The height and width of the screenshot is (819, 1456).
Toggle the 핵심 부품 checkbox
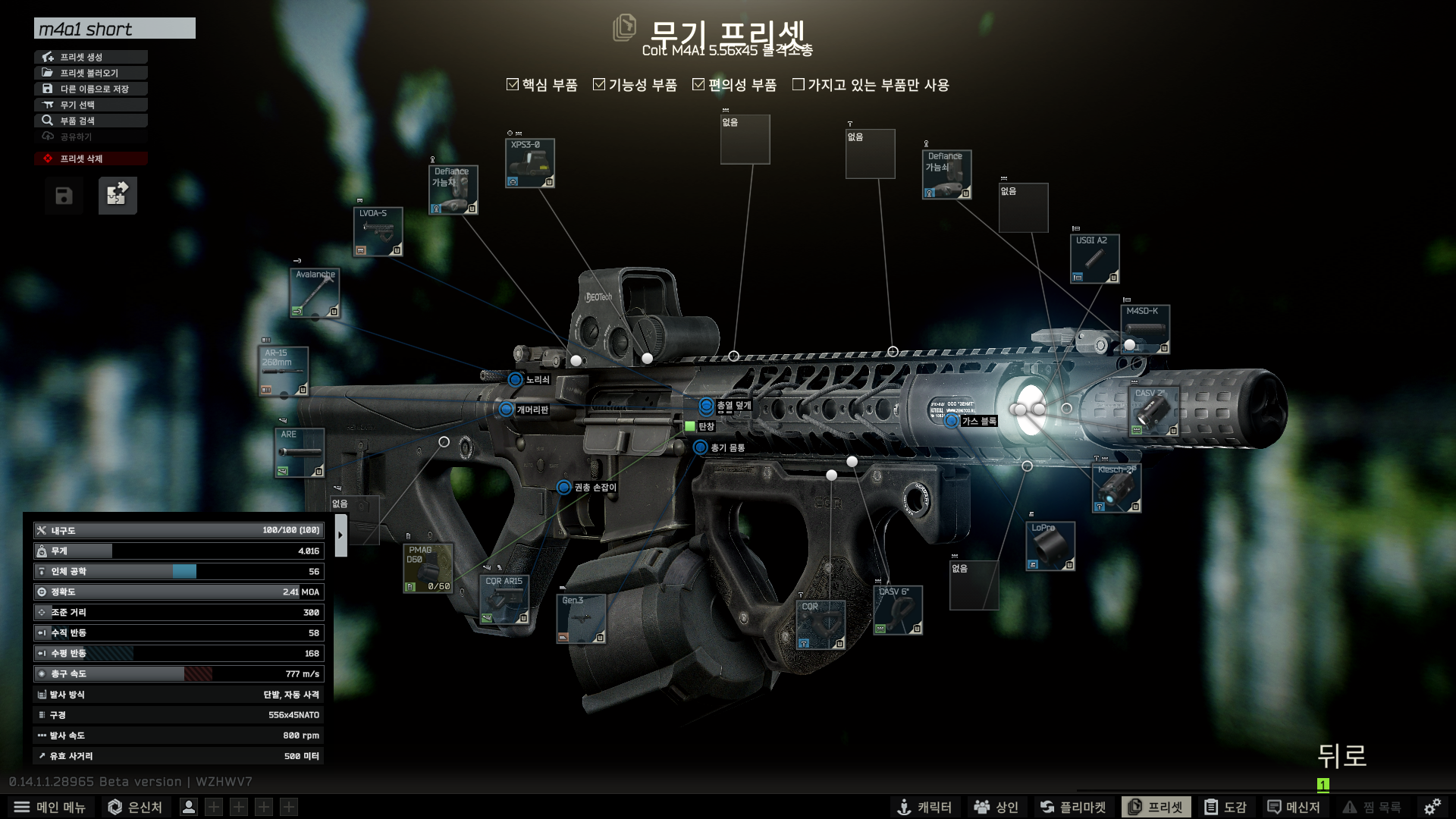513,85
